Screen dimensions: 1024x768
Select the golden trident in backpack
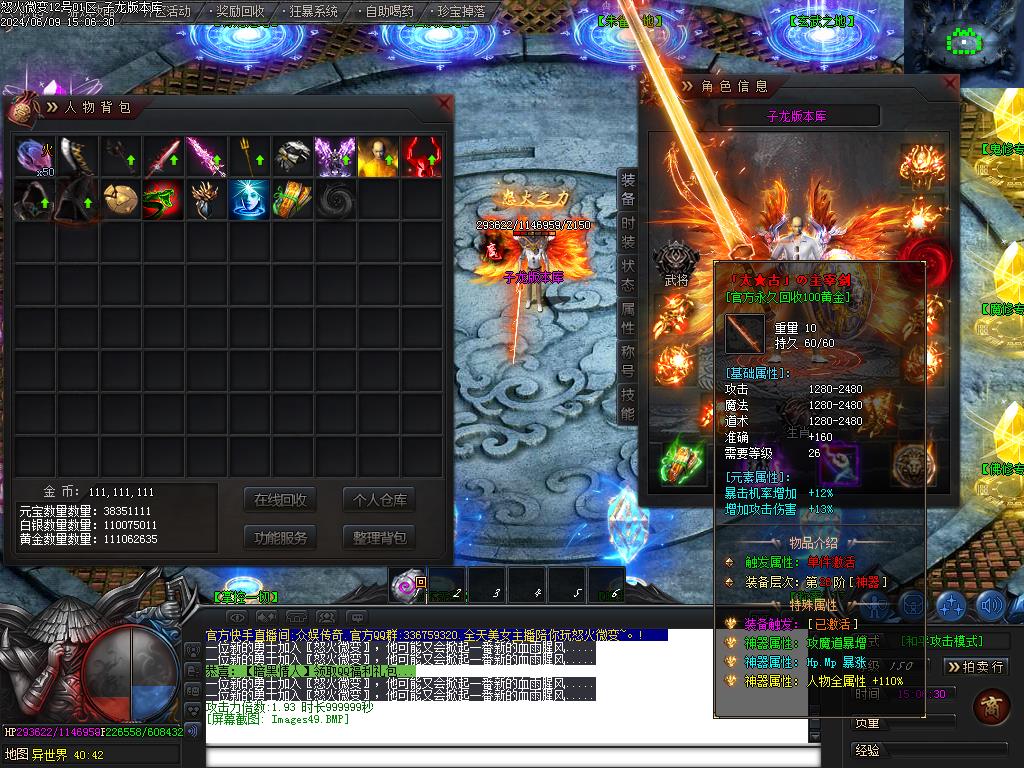tap(250, 157)
